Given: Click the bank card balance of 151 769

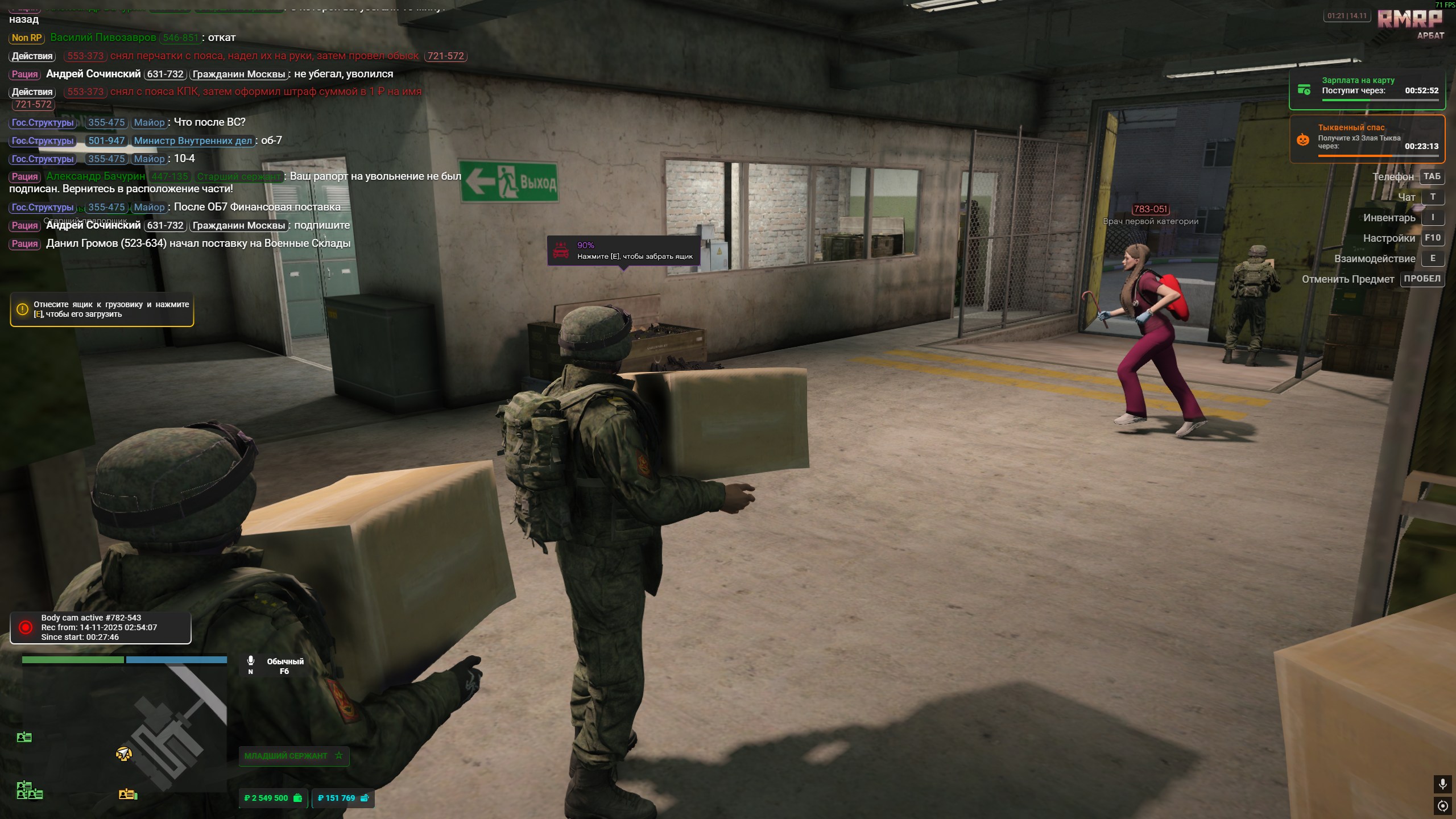Looking at the screenshot, I should pos(343,798).
